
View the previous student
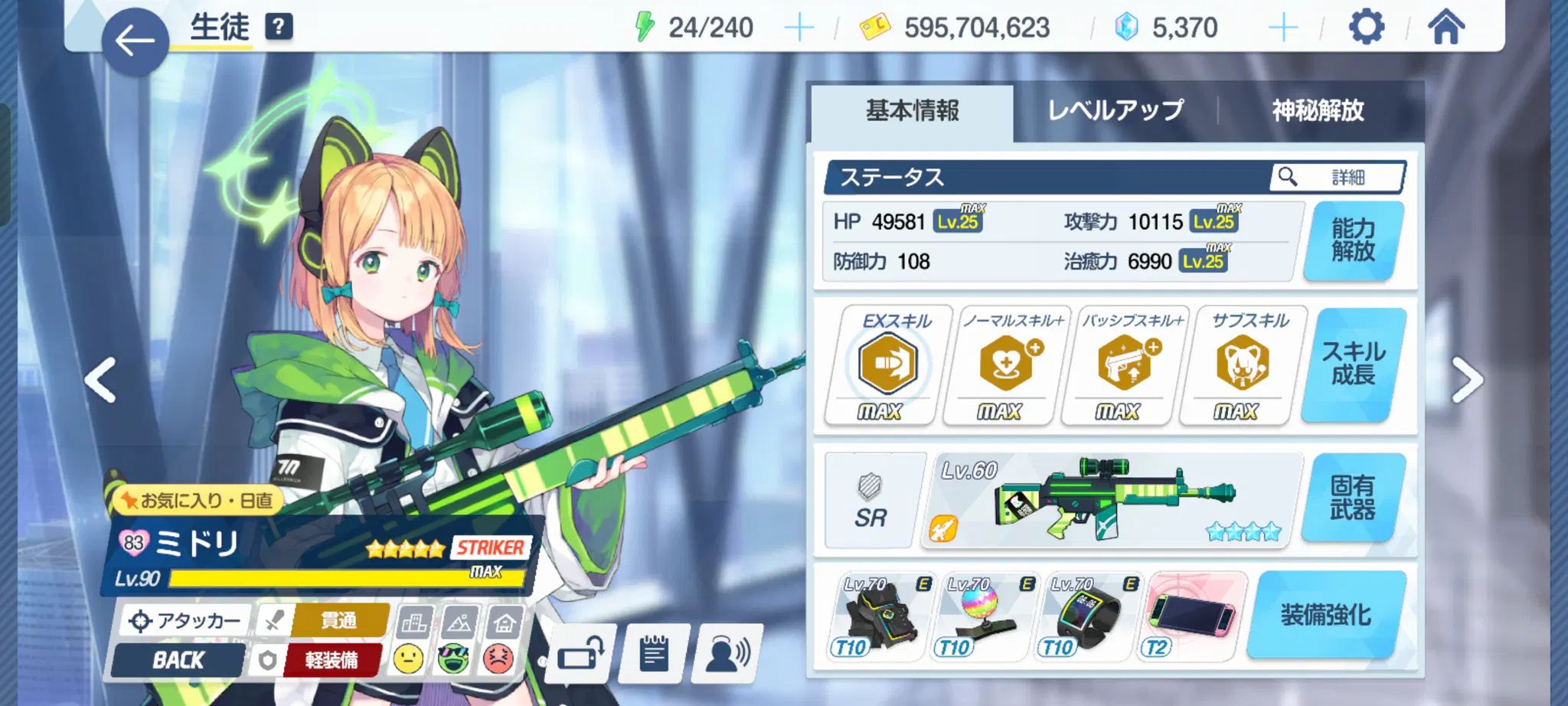[x=101, y=380]
